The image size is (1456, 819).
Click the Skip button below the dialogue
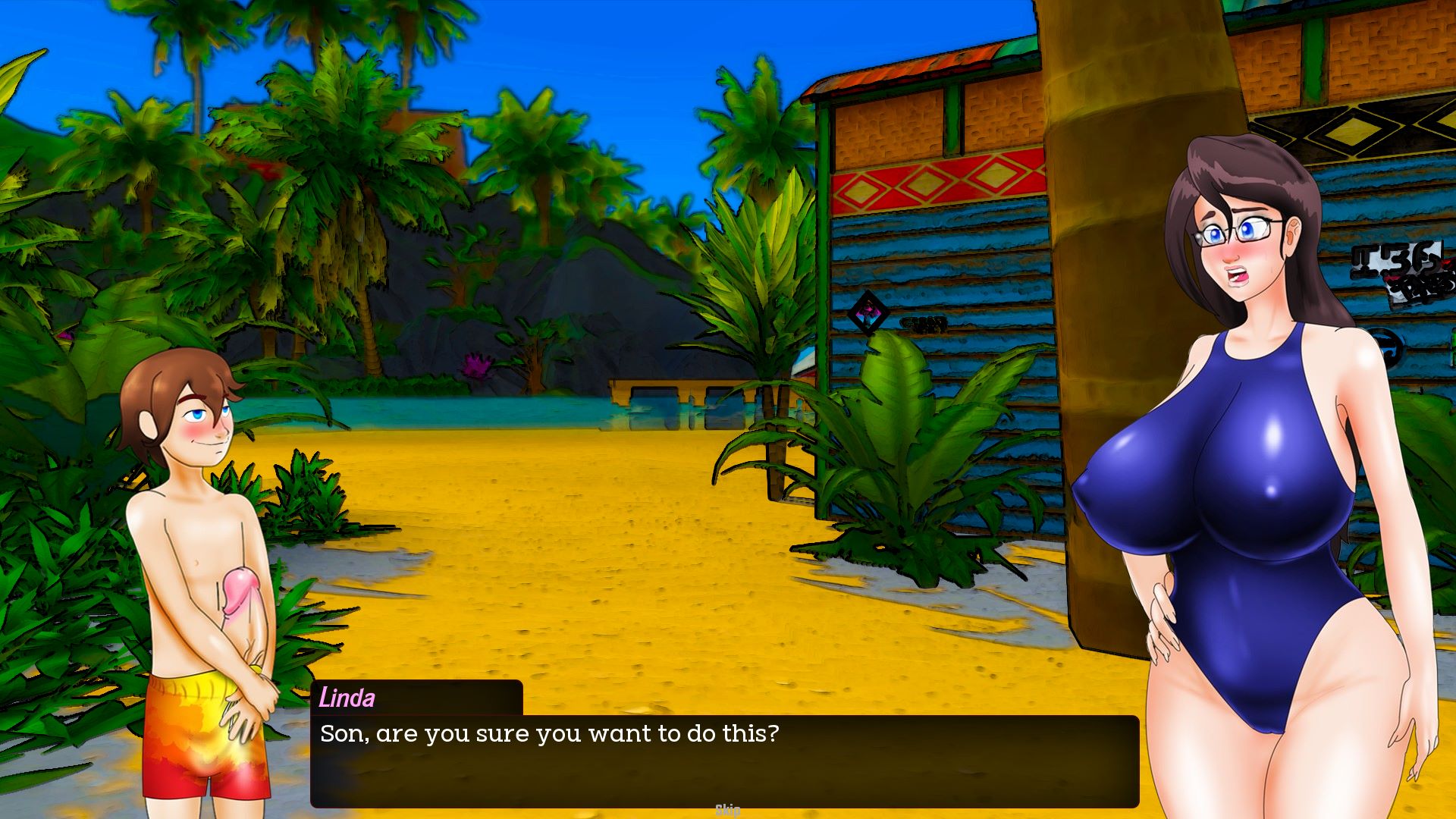point(728,811)
